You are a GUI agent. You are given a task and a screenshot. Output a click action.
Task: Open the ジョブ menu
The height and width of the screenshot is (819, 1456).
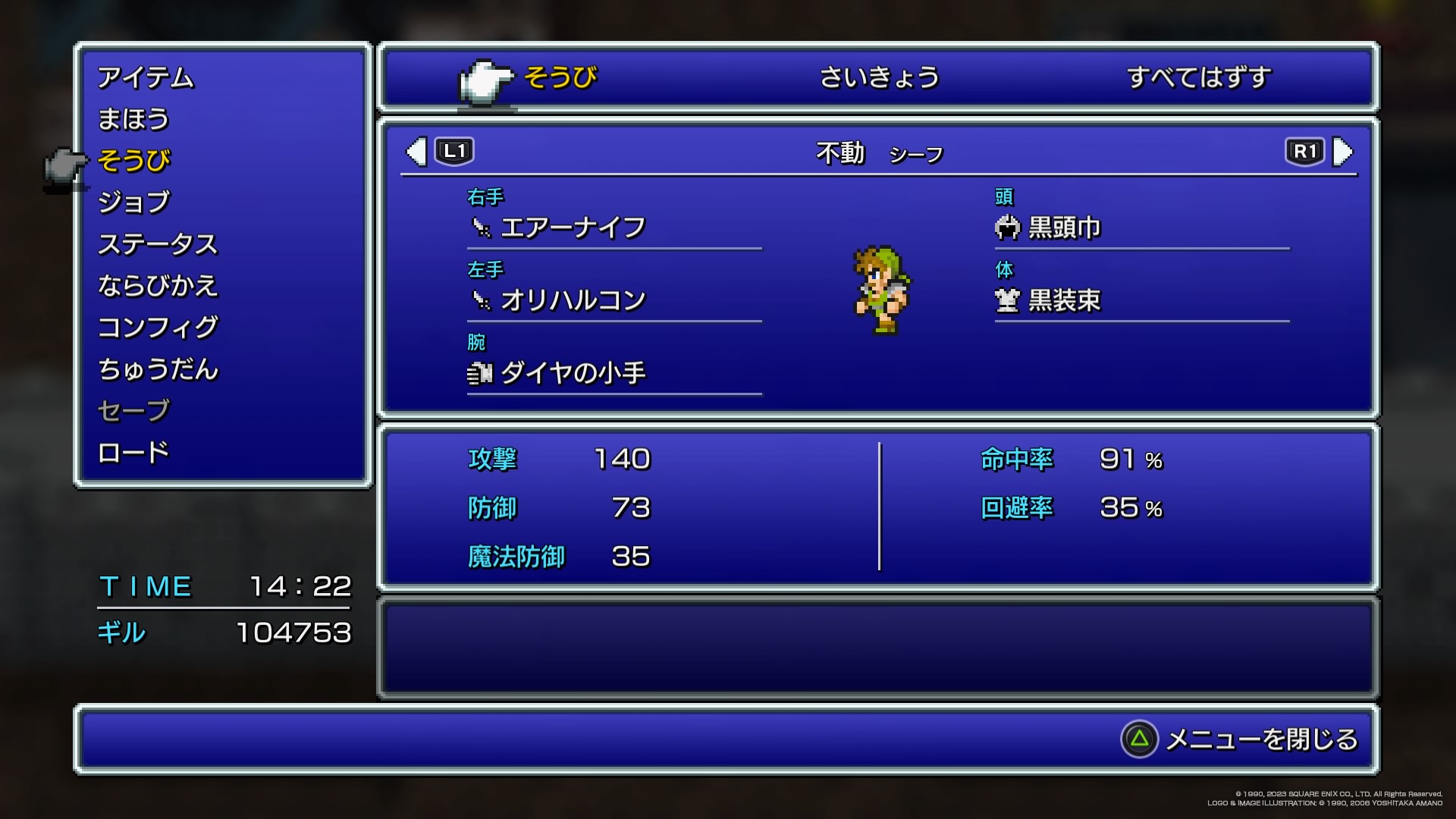coord(134,202)
